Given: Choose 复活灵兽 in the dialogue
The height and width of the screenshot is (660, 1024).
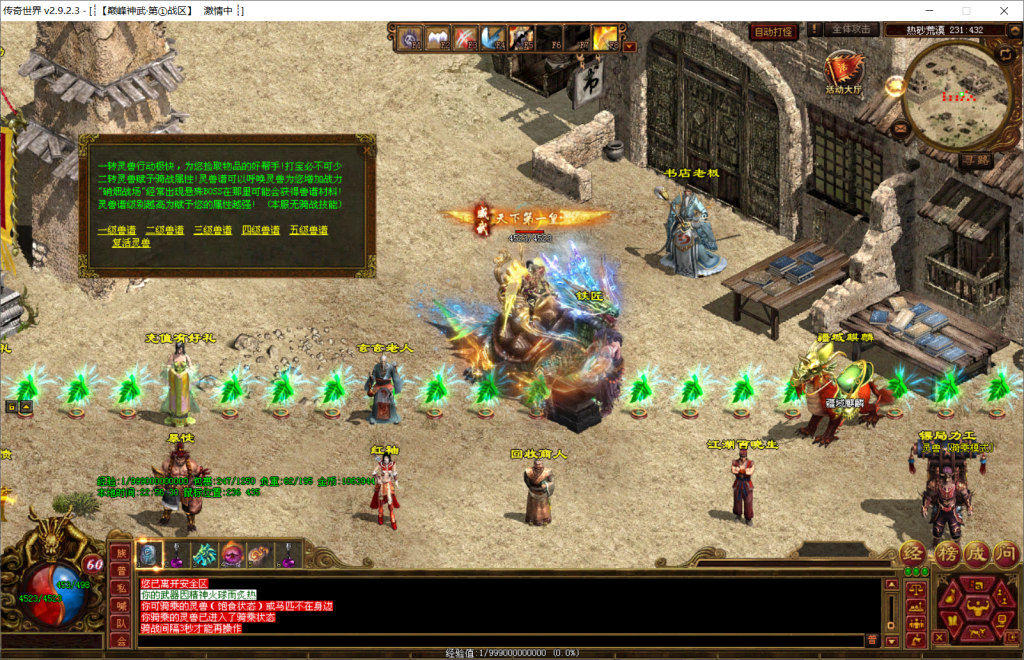Looking at the screenshot, I should click(x=131, y=243).
